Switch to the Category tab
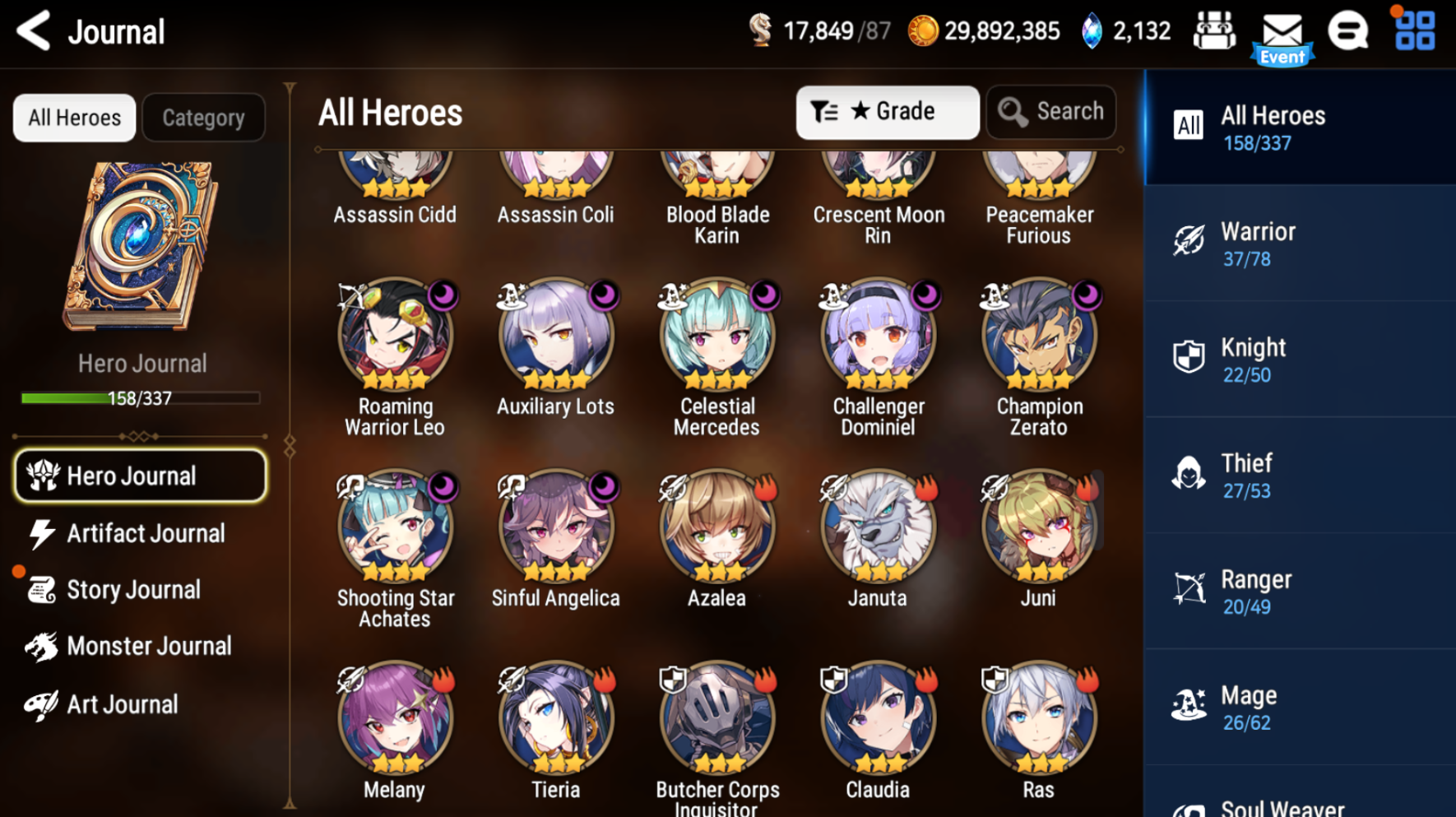This screenshot has width=1456, height=817. 203,118
